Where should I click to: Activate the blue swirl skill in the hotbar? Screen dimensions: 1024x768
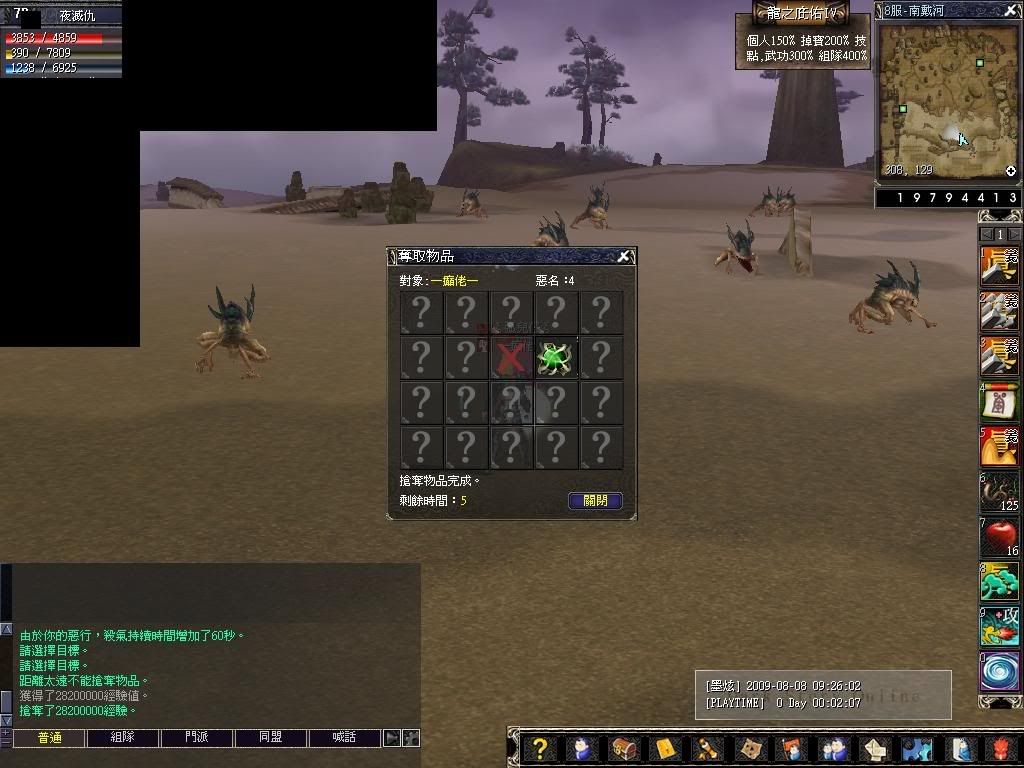tap(999, 670)
